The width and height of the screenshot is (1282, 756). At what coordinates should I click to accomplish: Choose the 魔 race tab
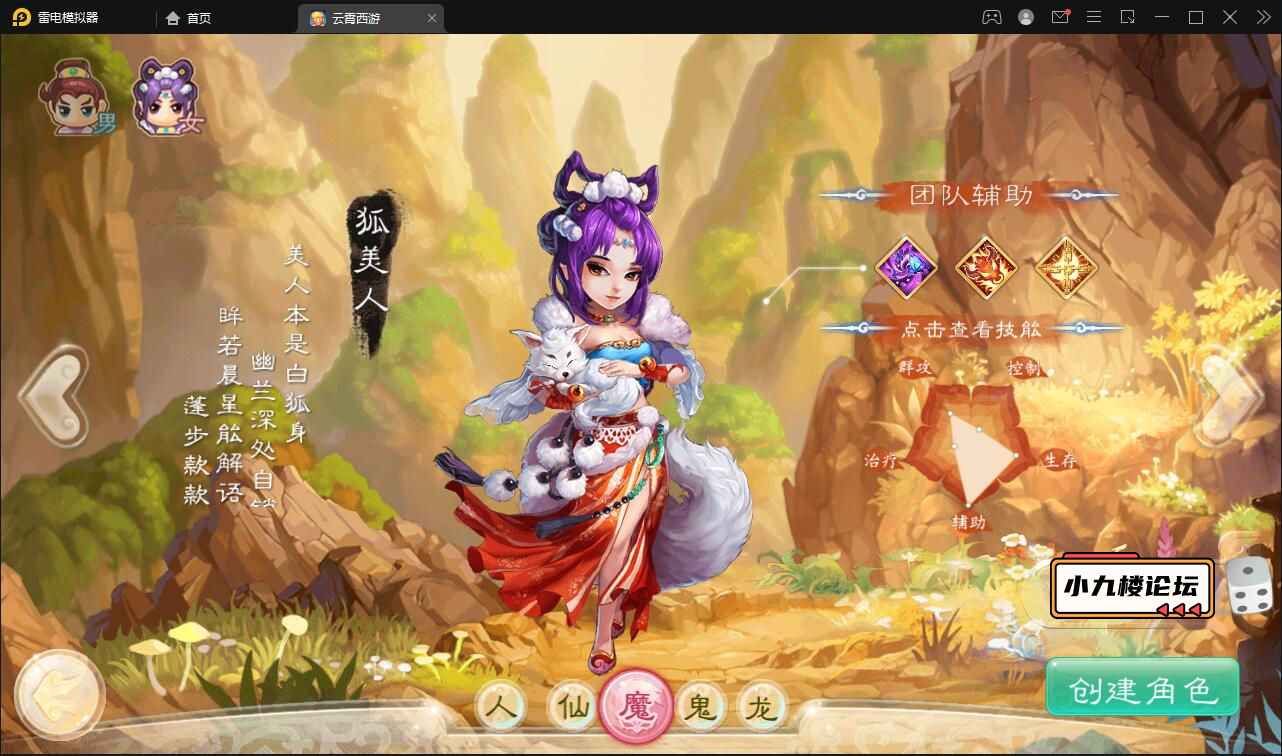(x=637, y=708)
